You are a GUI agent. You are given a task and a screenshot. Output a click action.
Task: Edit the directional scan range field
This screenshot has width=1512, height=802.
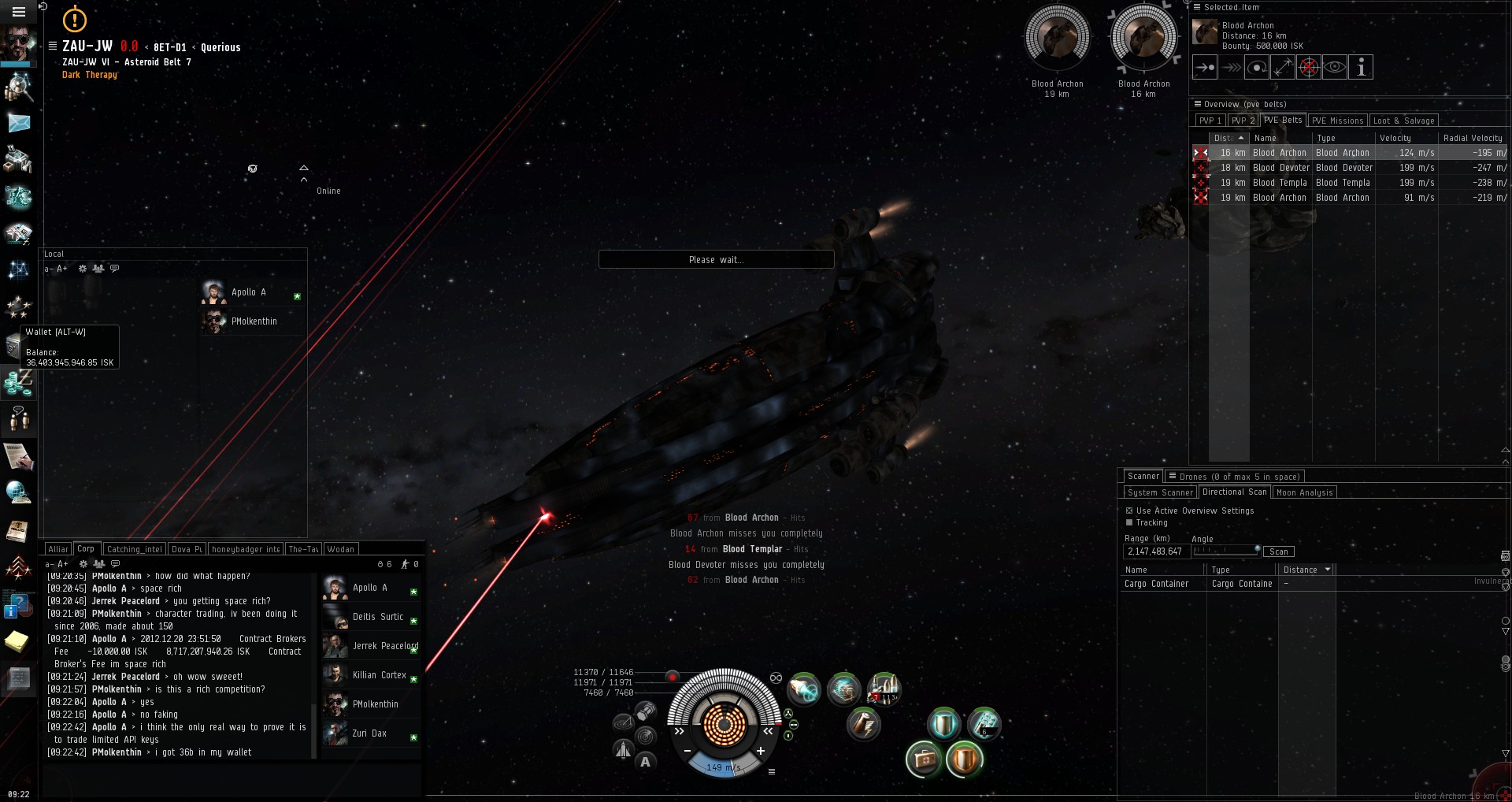[x=1155, y=551]
